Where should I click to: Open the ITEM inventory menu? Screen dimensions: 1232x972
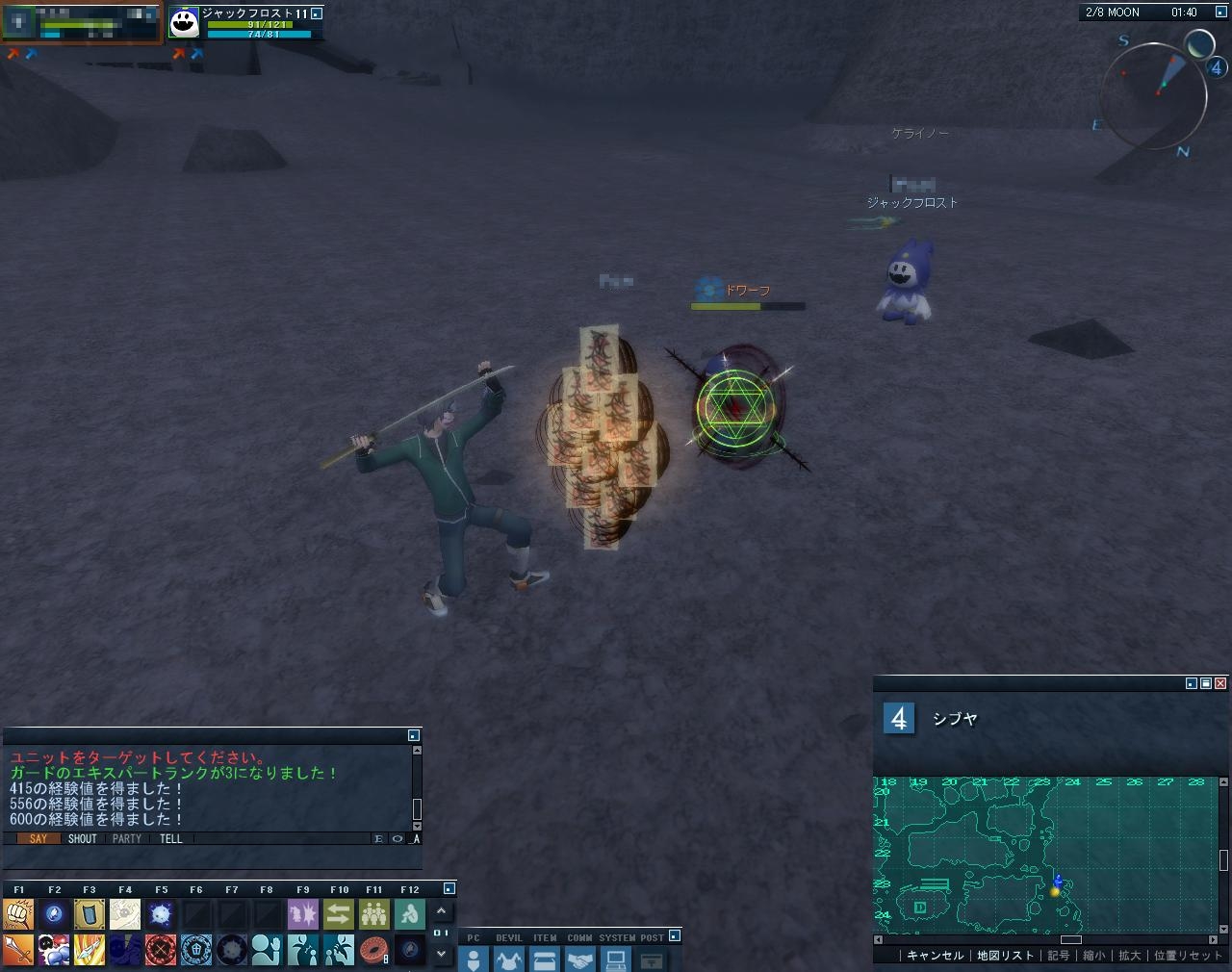coord(545,959)
